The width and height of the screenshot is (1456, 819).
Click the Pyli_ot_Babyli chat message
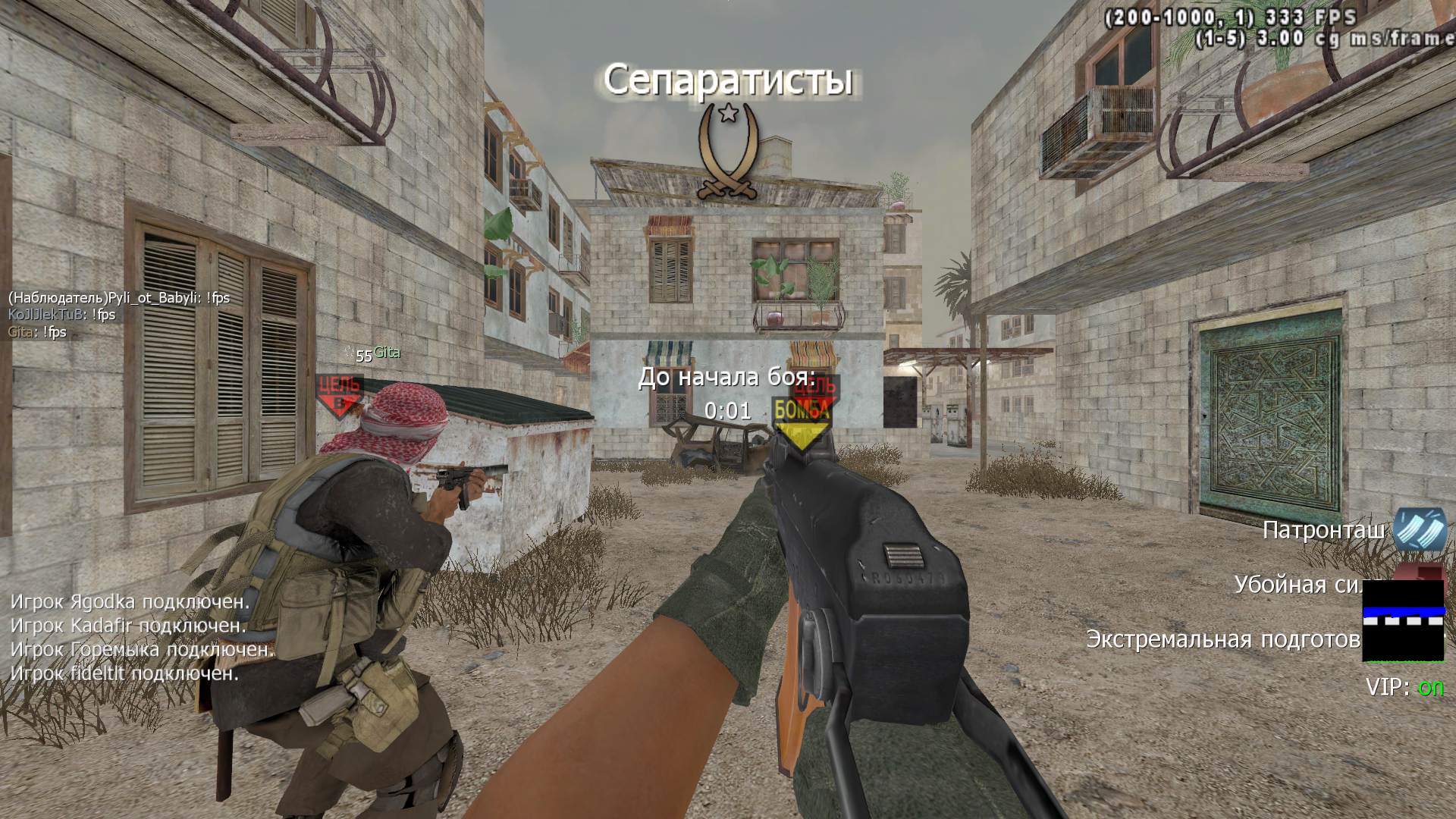tap(119, 298)
